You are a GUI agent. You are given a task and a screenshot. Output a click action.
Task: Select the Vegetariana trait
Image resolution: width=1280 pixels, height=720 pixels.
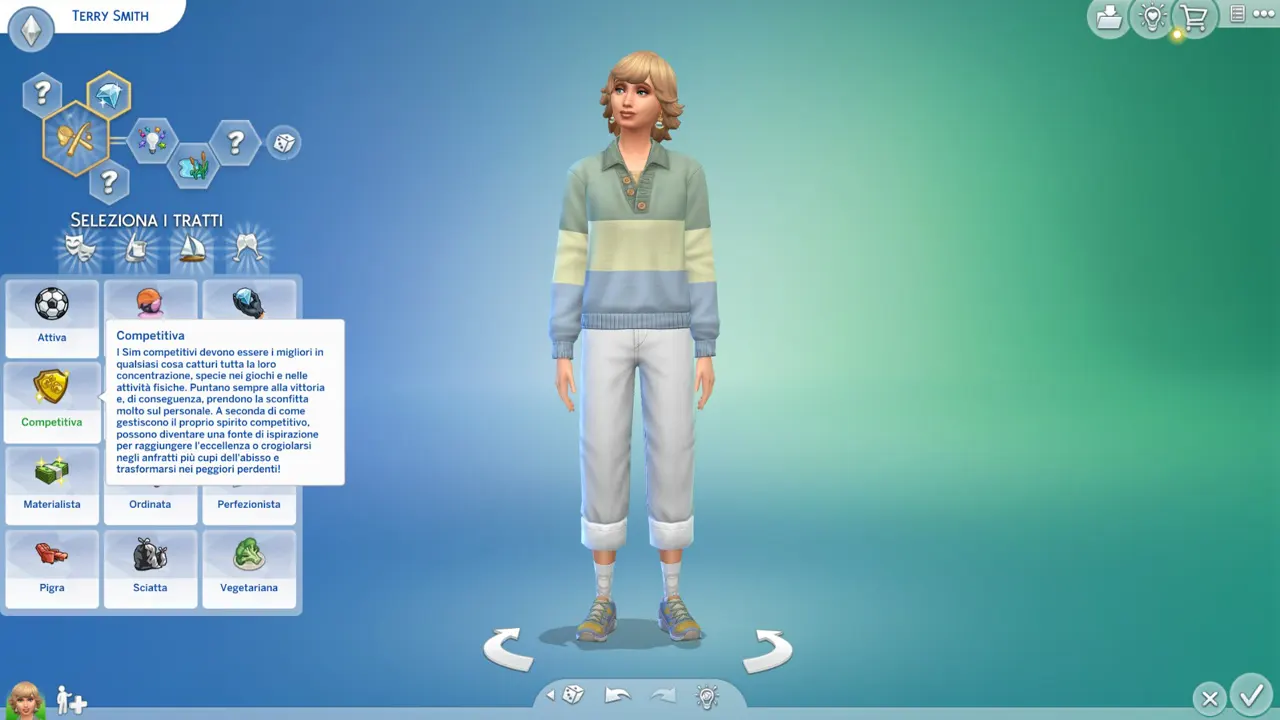(x=249, y=568)
